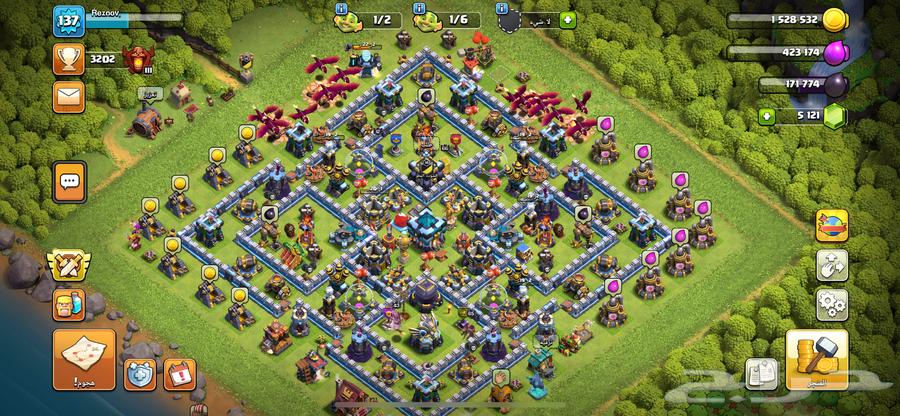View the trophy ranking button
Screen dimensions: 900x416
(68, 60)
